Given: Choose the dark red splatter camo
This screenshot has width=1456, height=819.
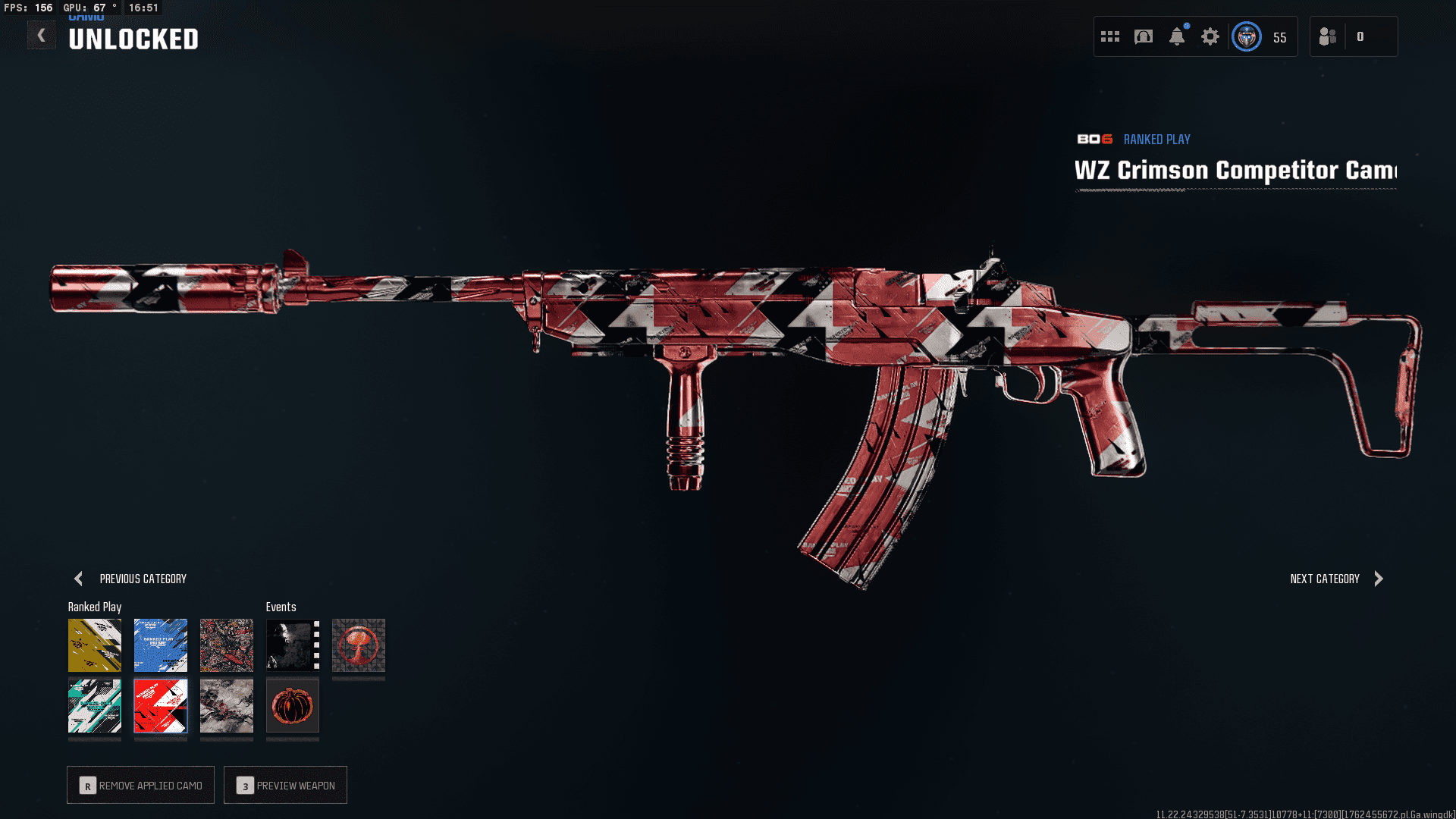Looking at the screenshot, I should pyautogui.click(x=227, y=645).
